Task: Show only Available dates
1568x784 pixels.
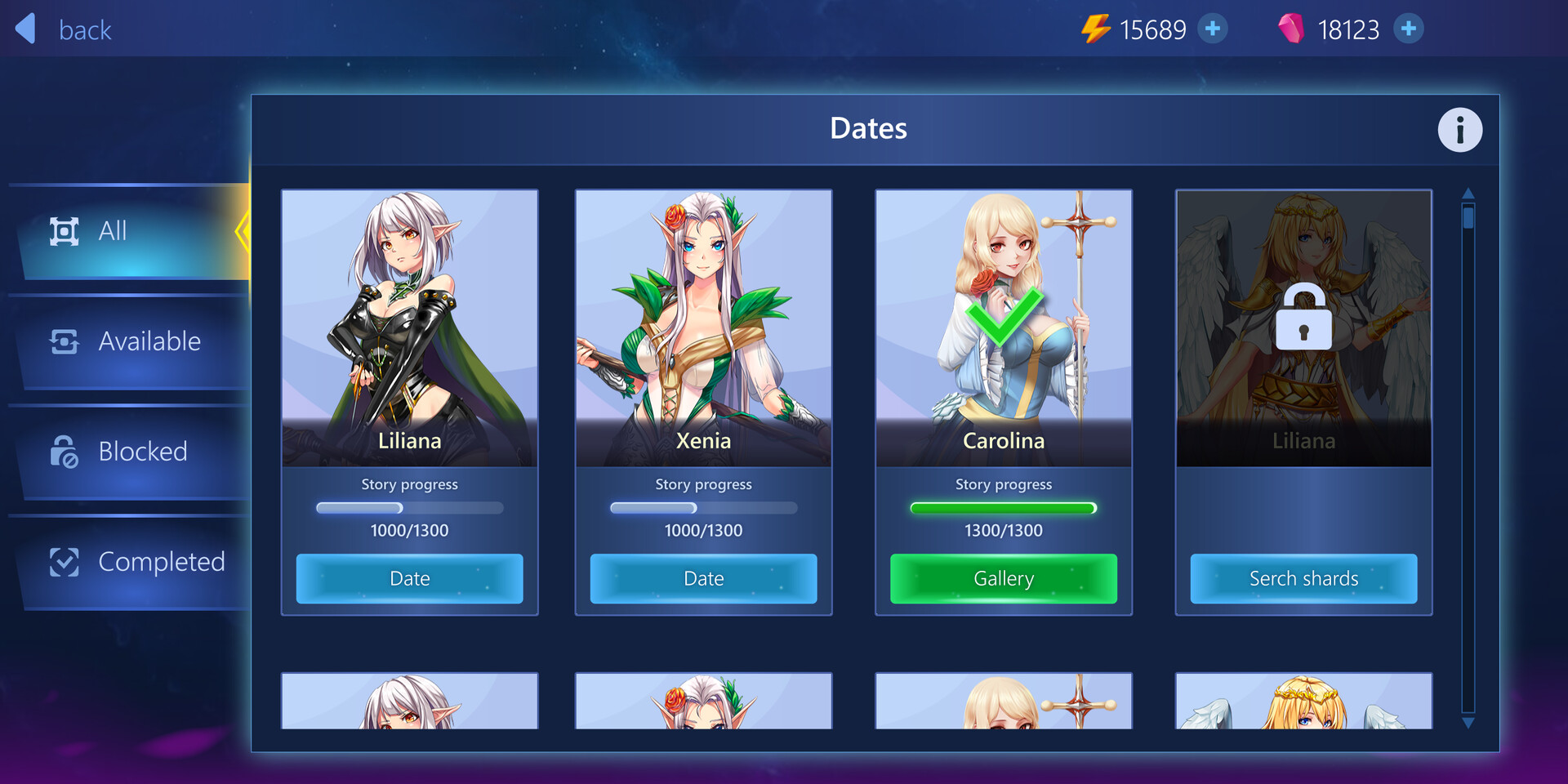Action: pos(131,341)
